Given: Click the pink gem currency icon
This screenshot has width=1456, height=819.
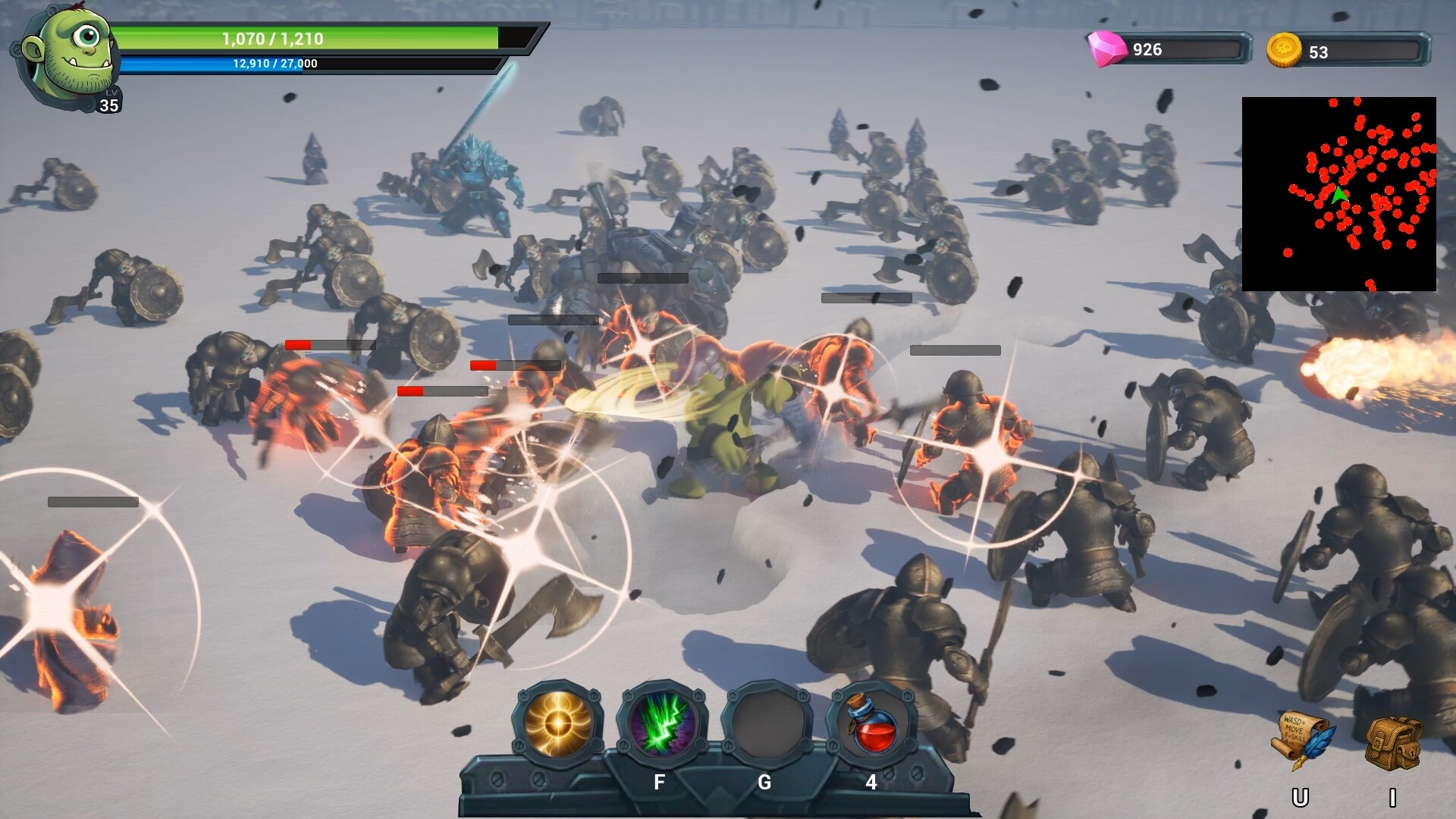Looking at the screenshot, I should pyautogui.click(x=1105, y=48).
